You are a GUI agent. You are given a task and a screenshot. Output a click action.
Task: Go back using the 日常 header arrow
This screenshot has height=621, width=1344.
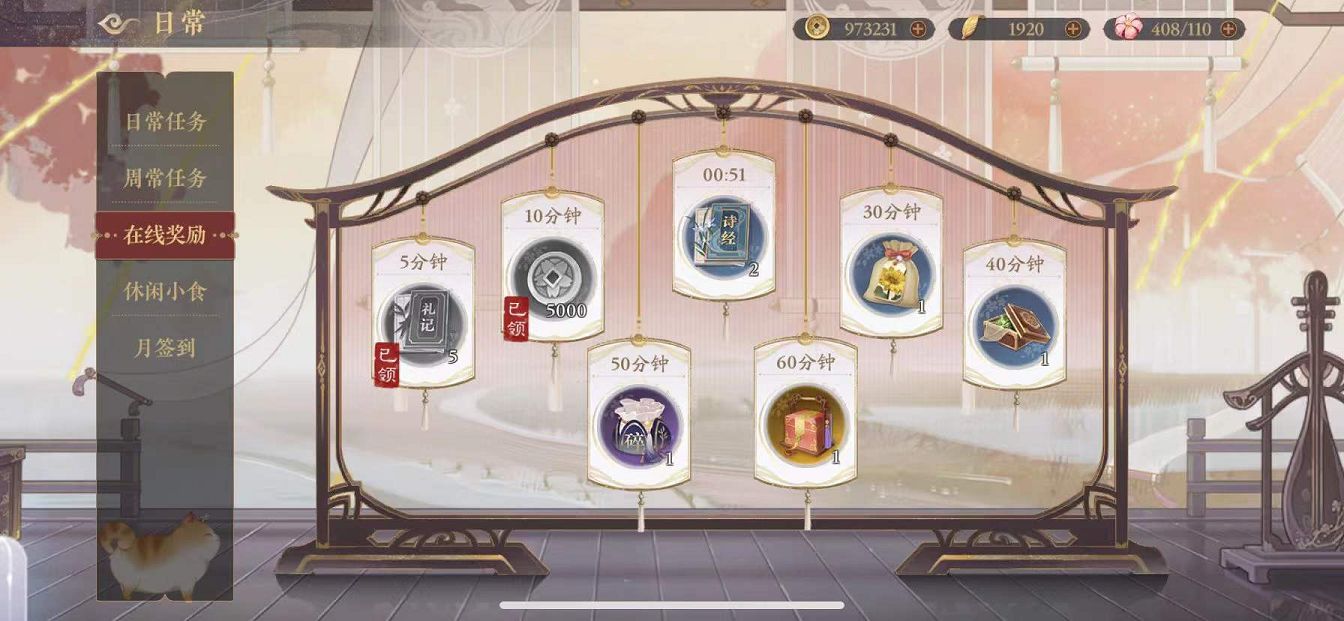point(120,24)
